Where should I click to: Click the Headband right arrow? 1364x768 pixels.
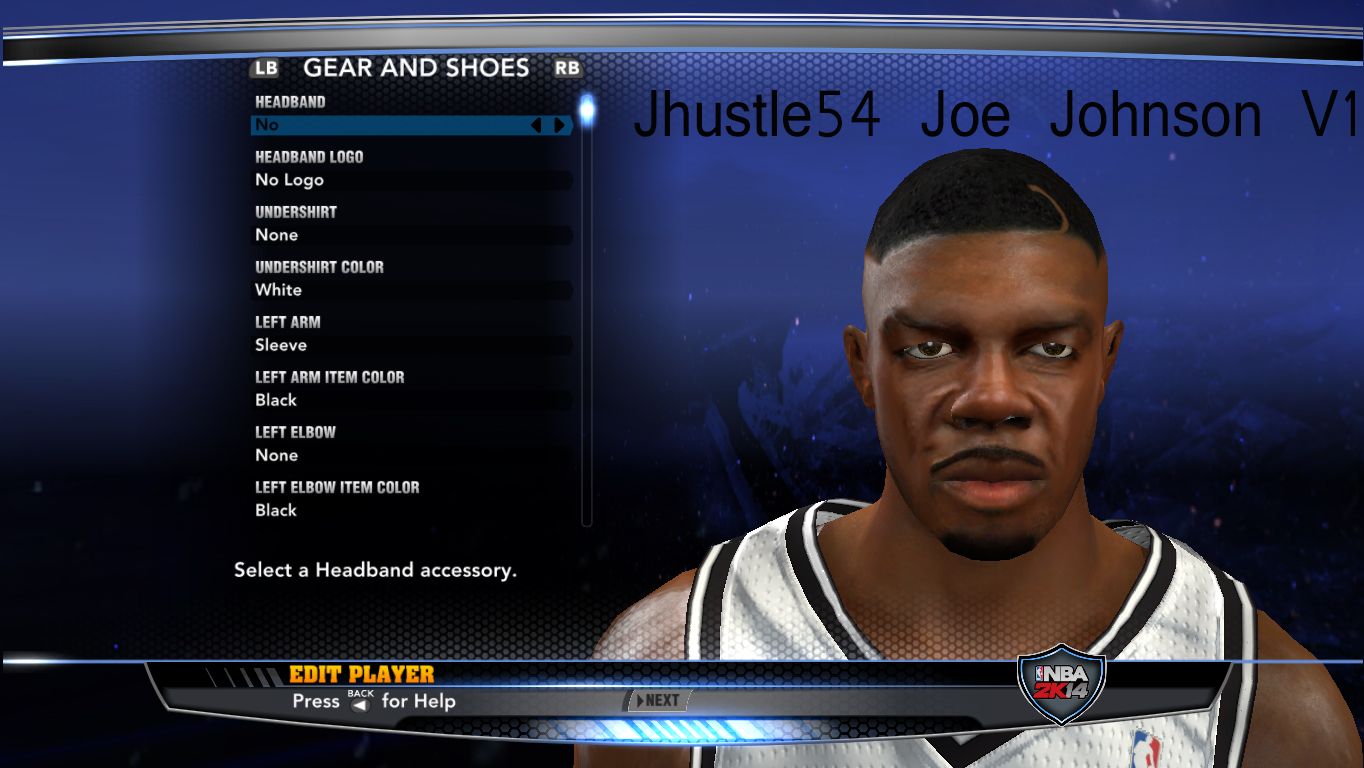(559, 125)
